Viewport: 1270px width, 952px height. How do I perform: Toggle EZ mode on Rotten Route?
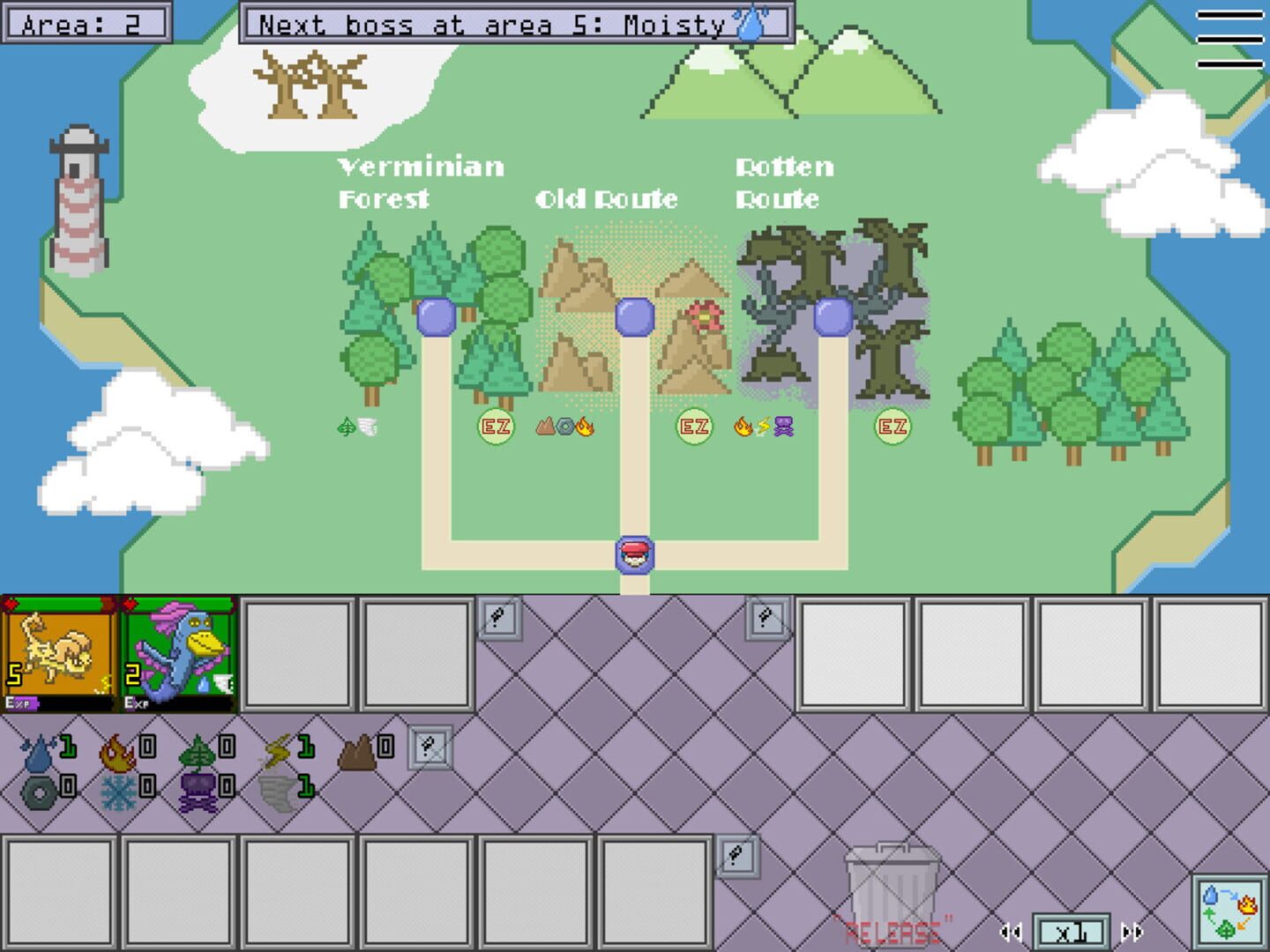click(893, 427)
